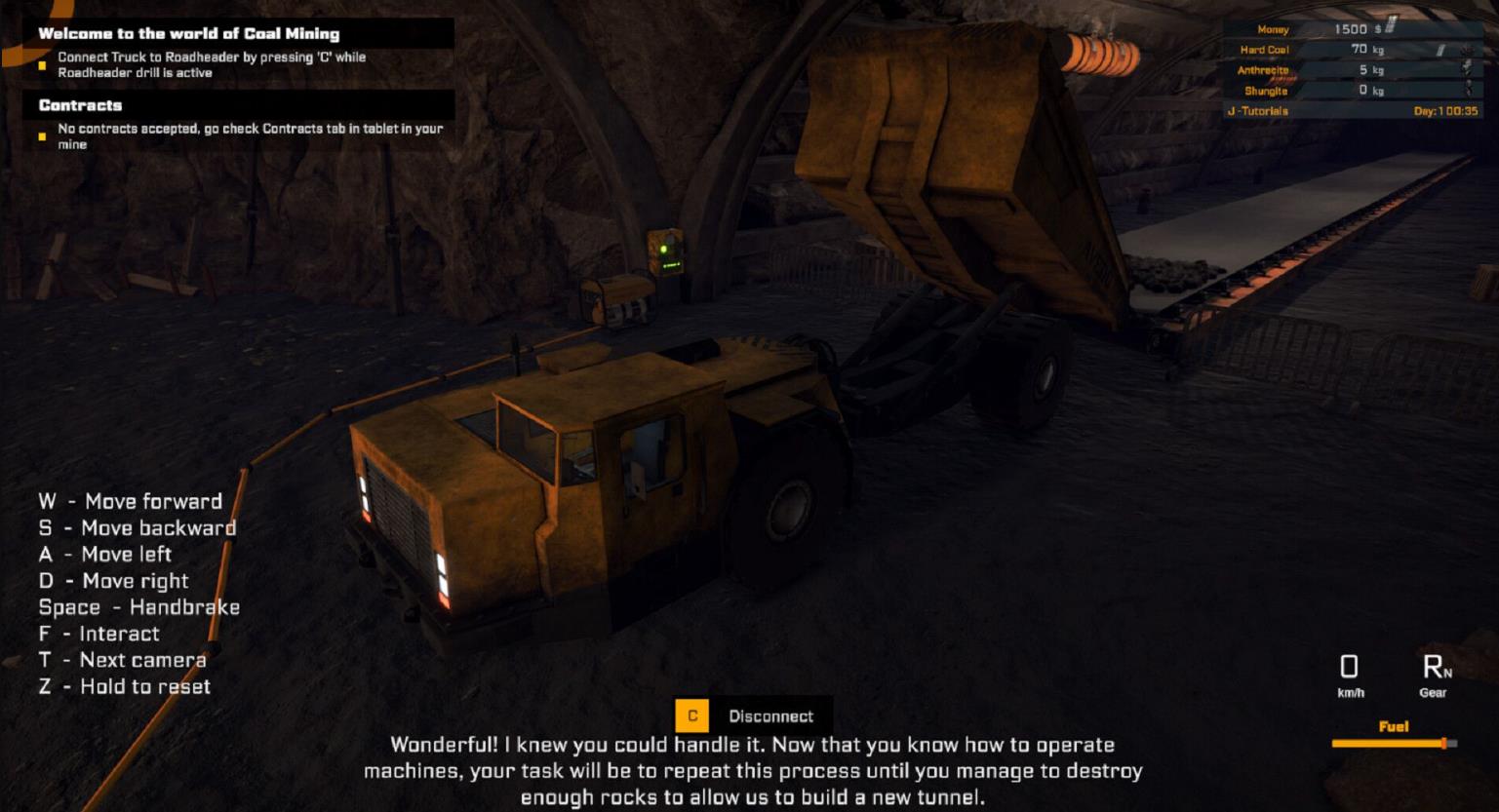Click the Anthracite ore icon
1499x812 pixels.
click(x=1467, y=70)
